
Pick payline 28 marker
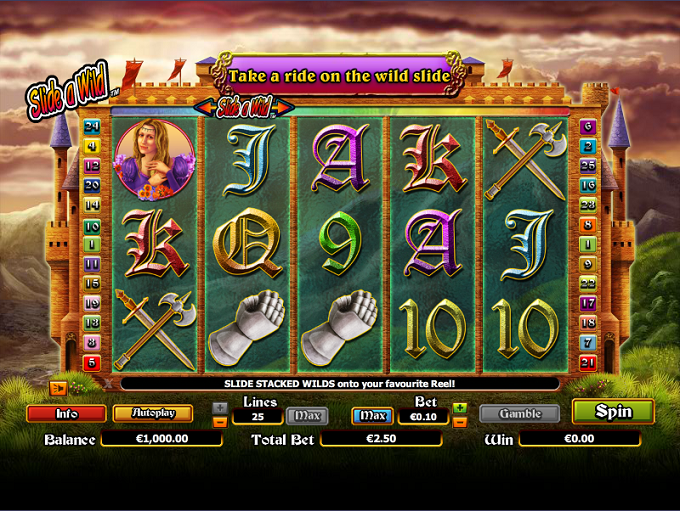coord(588,204)
